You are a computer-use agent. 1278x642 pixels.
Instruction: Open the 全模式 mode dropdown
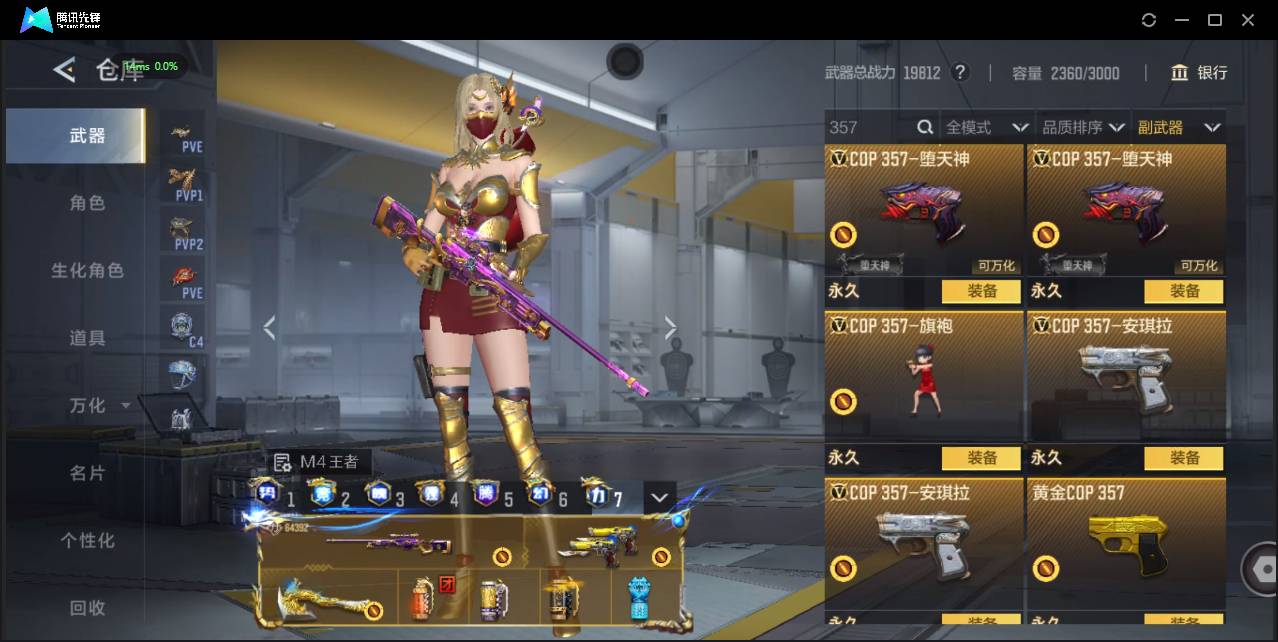pos(987,127)
